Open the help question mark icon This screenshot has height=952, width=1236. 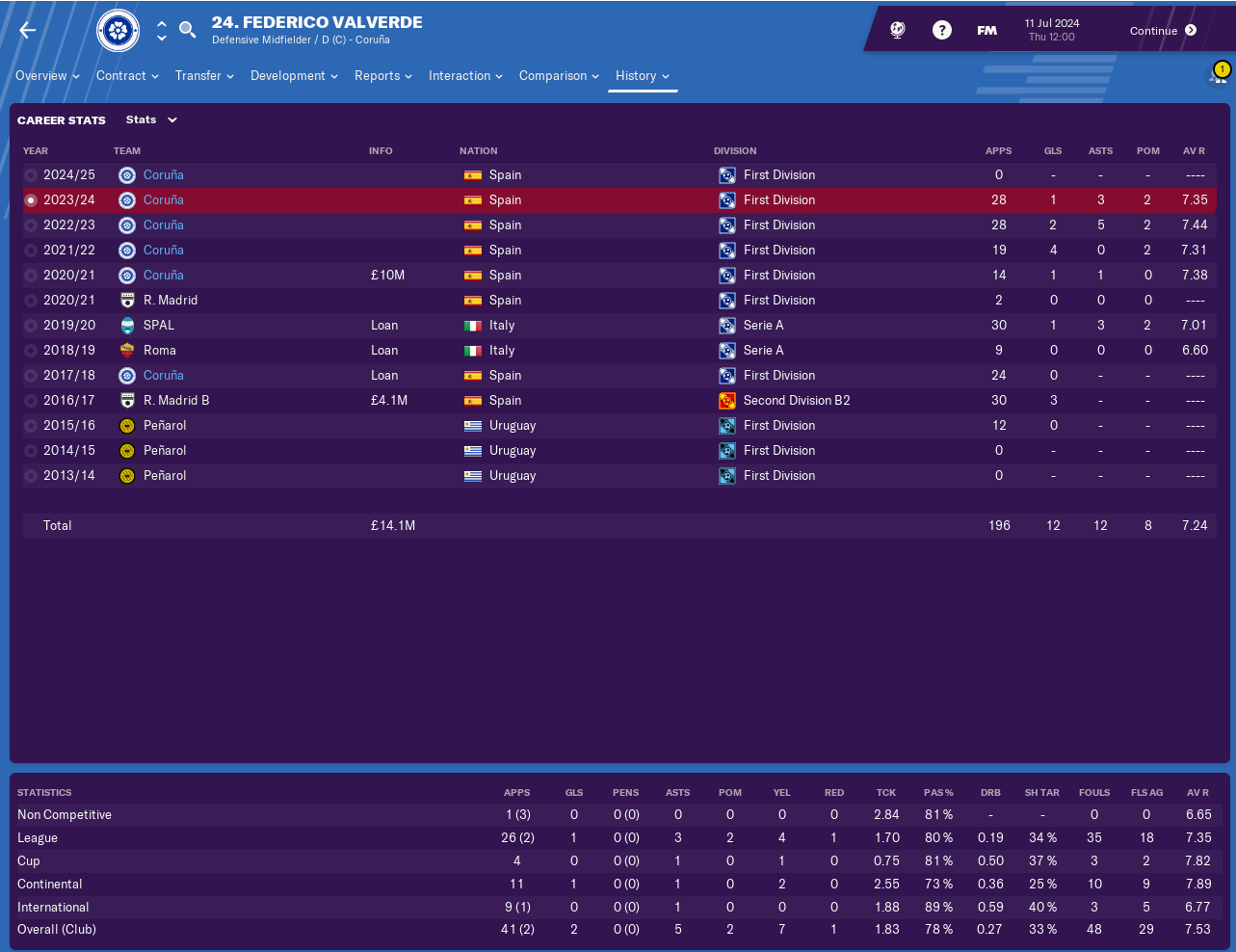click(942, 31)
